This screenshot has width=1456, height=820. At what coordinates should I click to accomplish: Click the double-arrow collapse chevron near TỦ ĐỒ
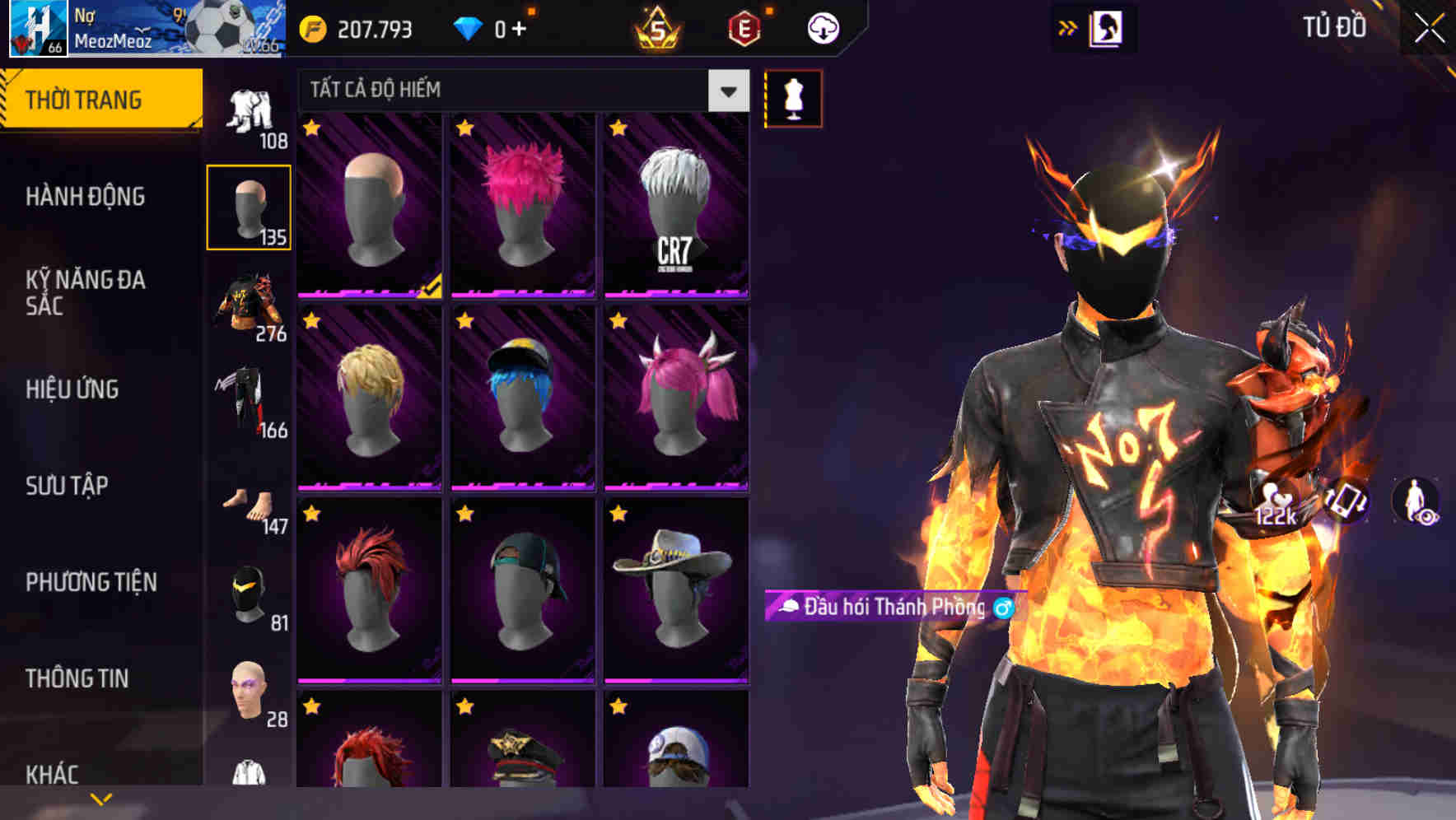tap(1068, 27)
